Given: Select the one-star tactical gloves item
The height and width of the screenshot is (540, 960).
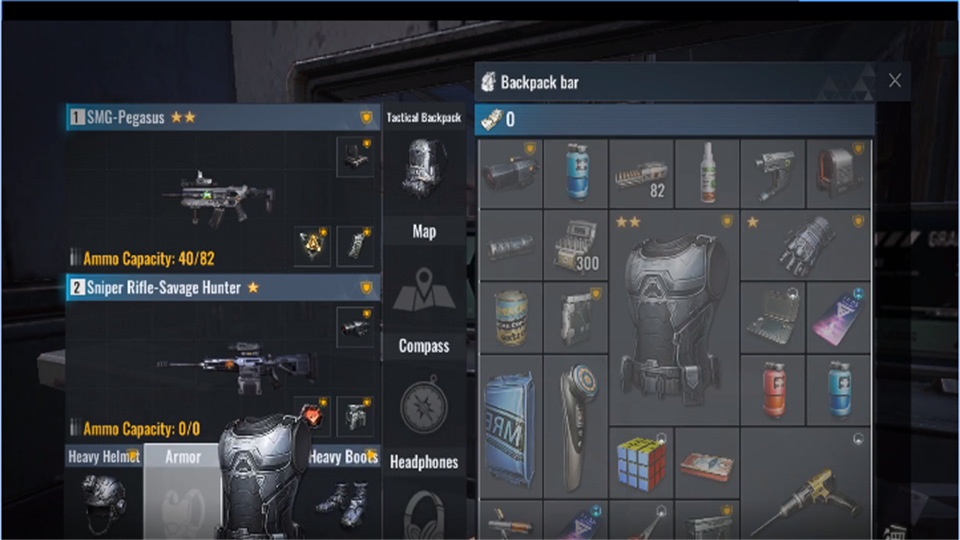Looking at the screenshot, I should (x=805, y=245).
